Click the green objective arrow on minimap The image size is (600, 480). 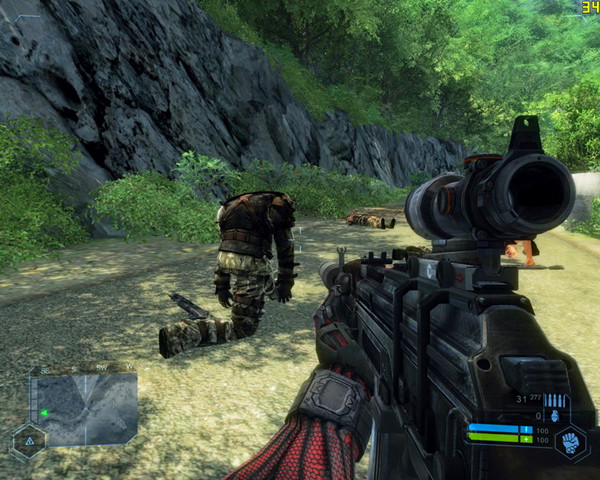click(44, 413)
